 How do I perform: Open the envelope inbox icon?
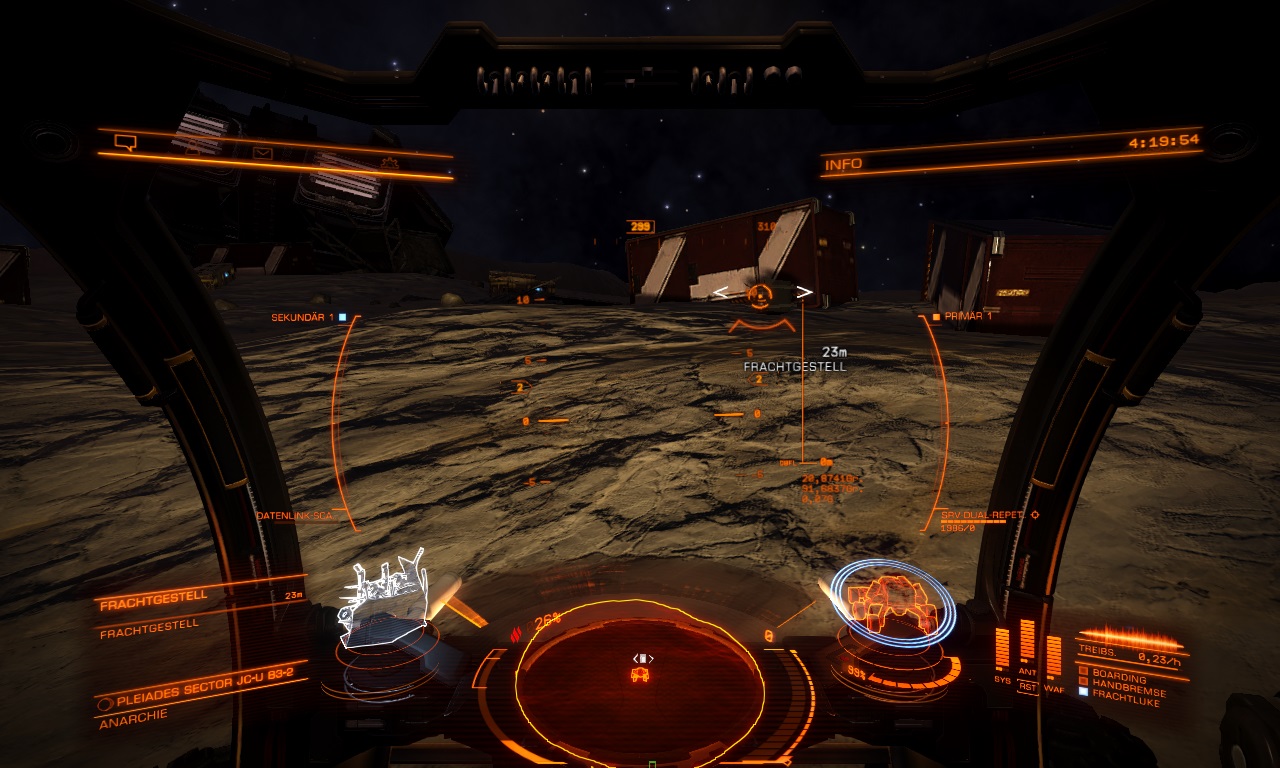pyautogui.click(x=262, y=153)
